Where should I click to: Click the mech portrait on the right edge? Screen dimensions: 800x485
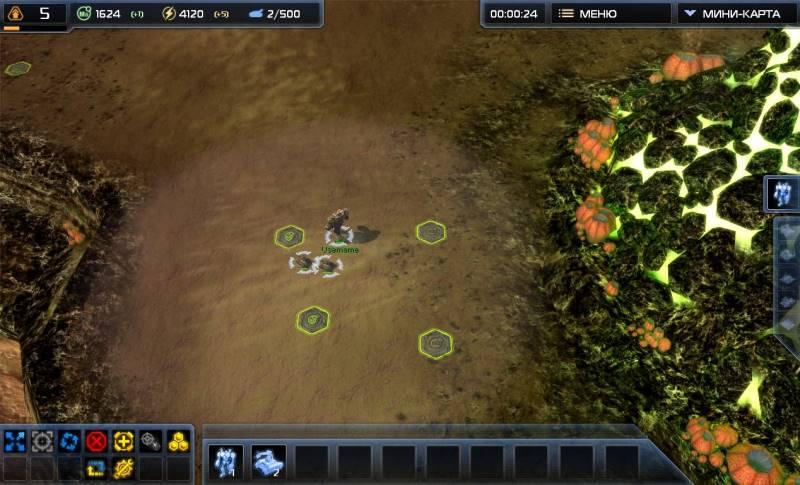783,194
